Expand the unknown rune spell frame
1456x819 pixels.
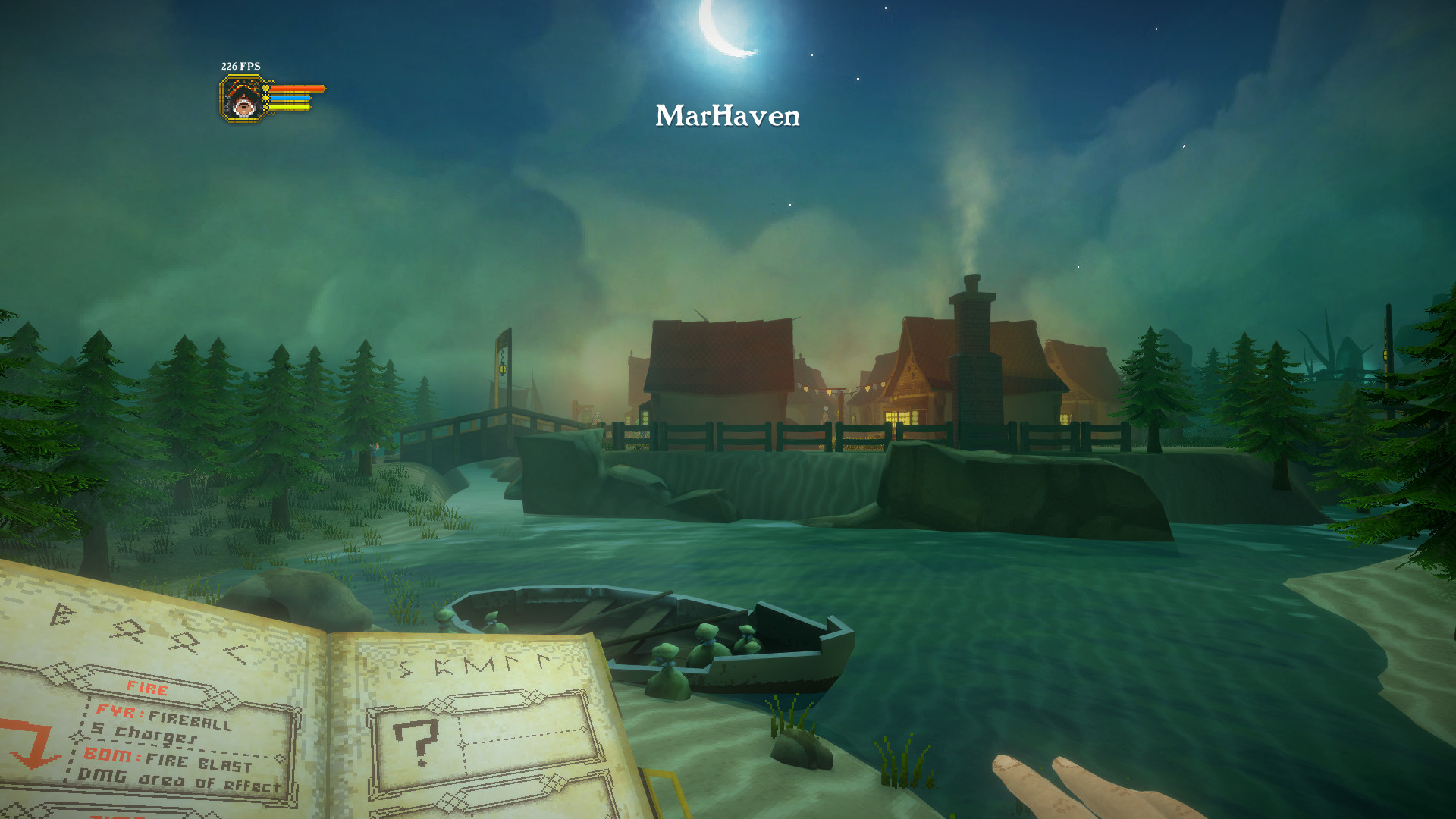coord(485,747)
